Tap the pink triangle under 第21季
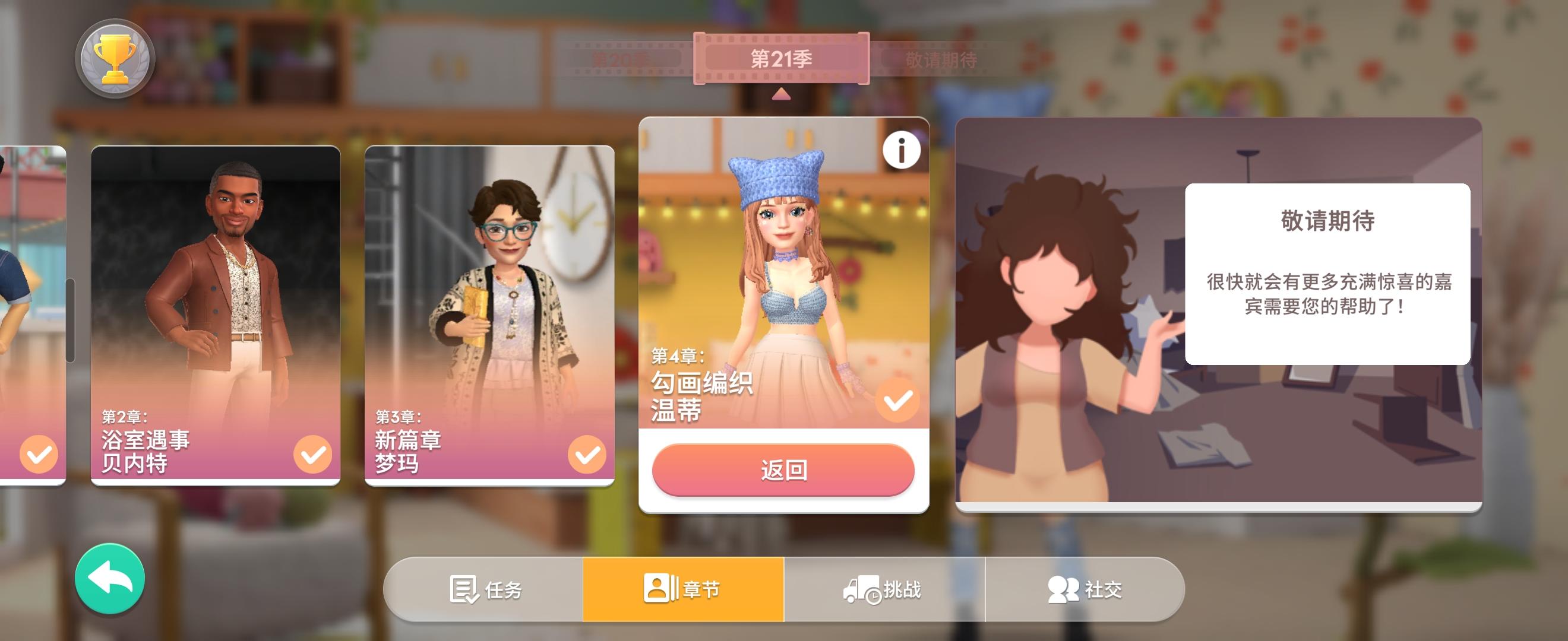The height and width of the screenshot is (641, 1568). (x=781, y=94)
